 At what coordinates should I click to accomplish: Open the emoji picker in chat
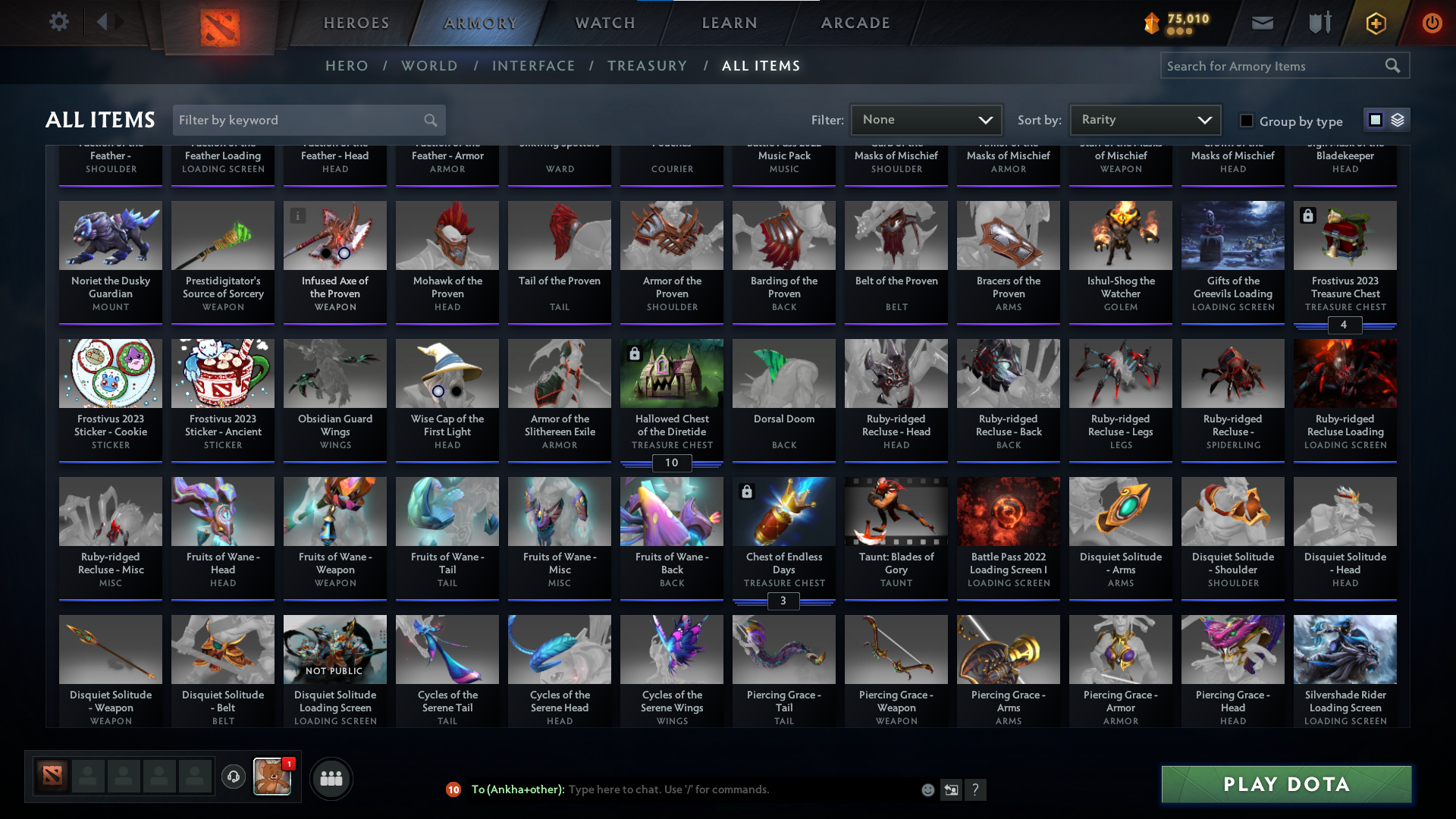pyautogui.click(x=927, y=789)
